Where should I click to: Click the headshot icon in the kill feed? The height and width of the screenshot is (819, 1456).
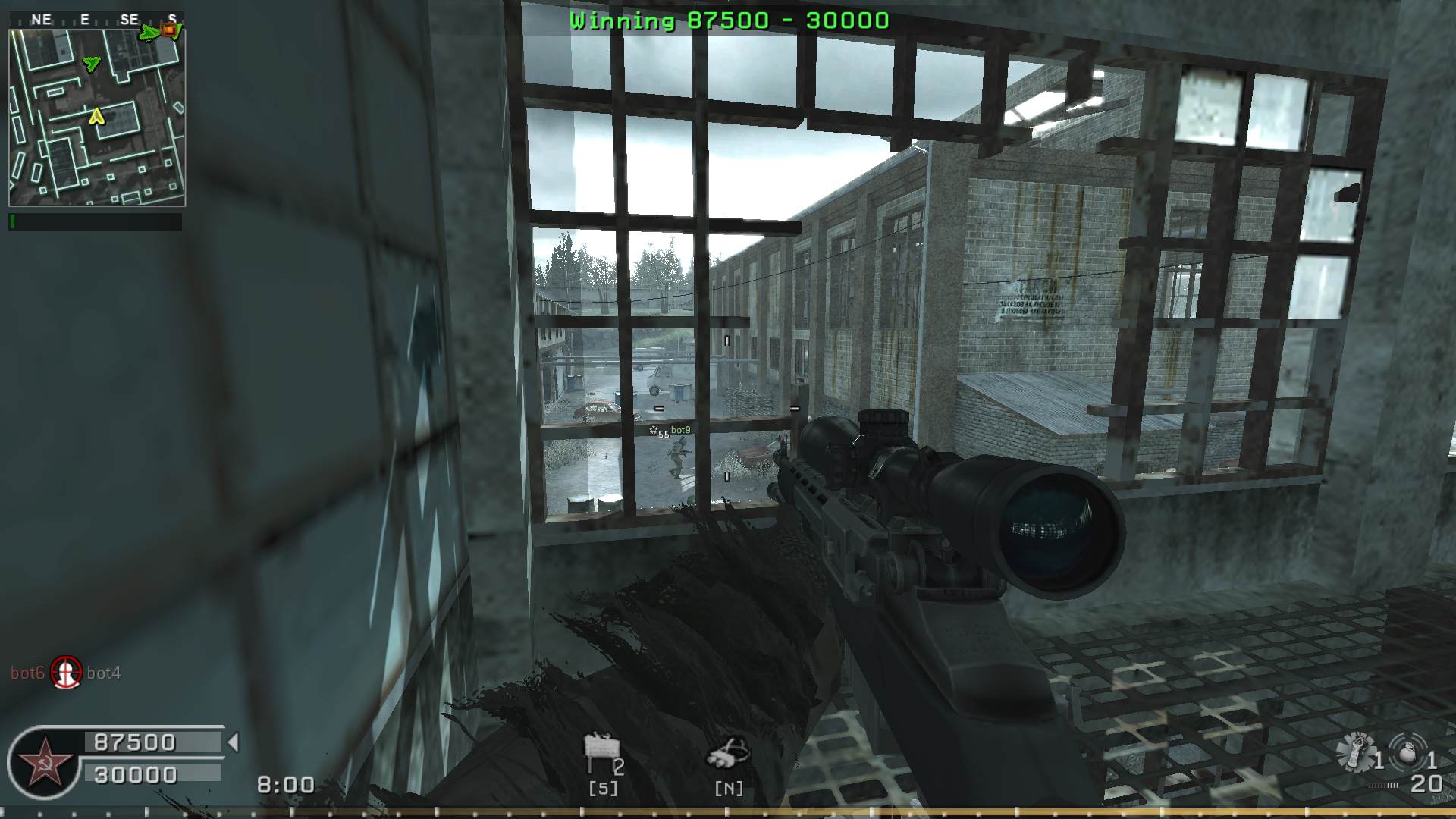coord(66,672)
